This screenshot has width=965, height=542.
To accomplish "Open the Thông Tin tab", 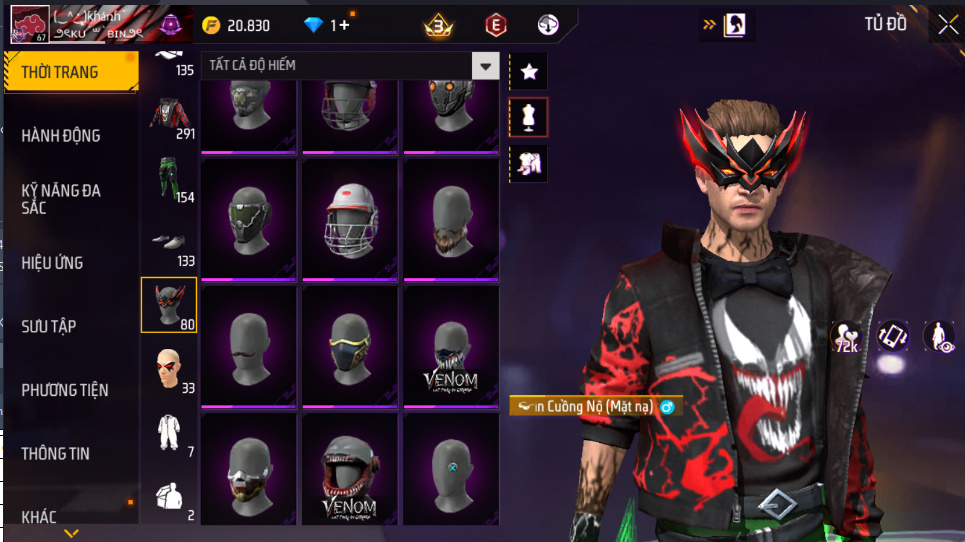I will pos(56,453).
